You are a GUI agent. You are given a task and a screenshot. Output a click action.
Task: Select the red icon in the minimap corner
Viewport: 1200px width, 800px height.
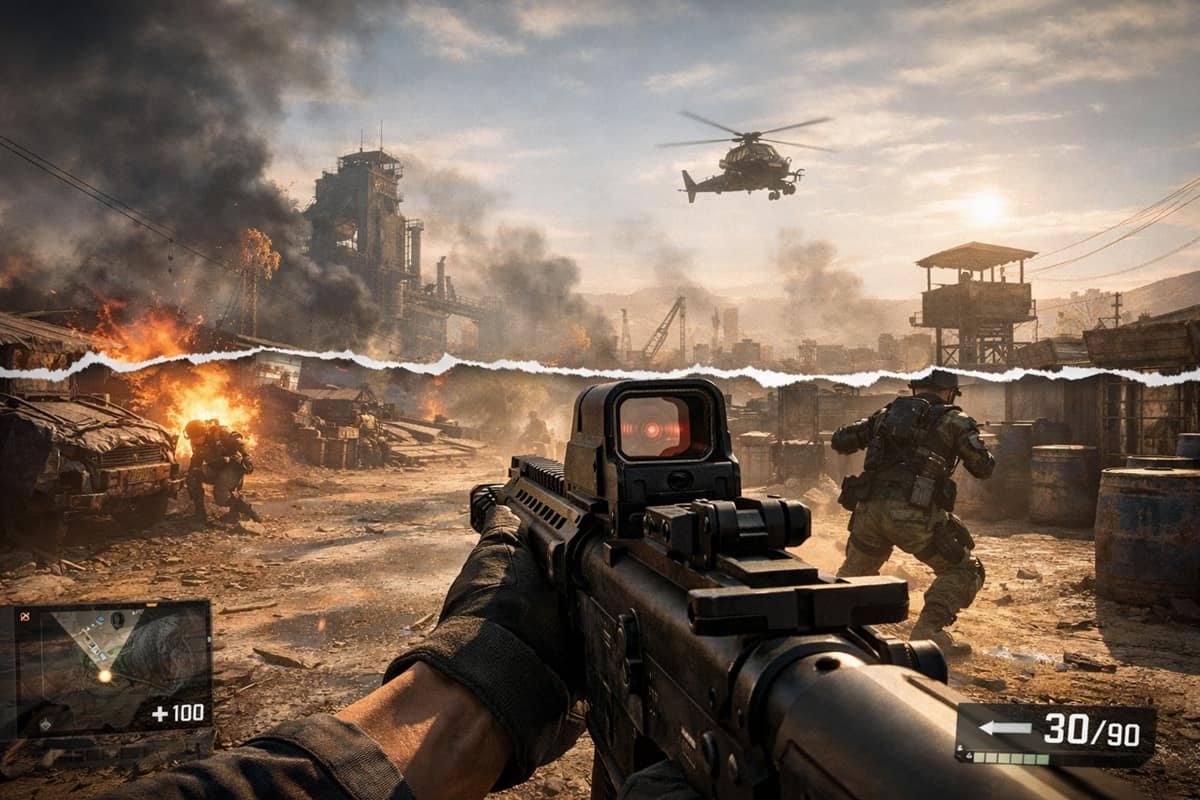pyautogui.click(x=25, y=616)
